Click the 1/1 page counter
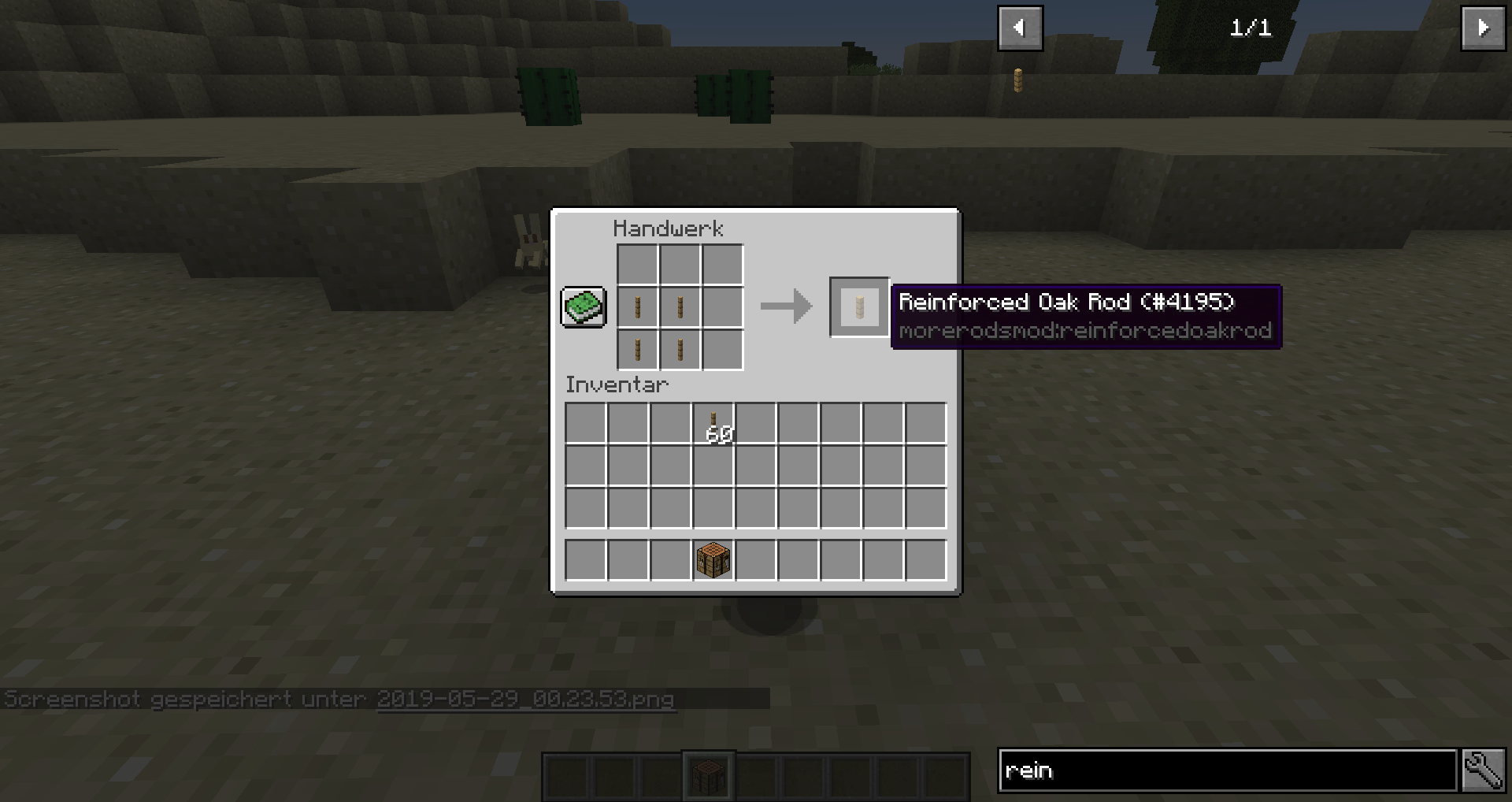 click(x=1249, y=26)
